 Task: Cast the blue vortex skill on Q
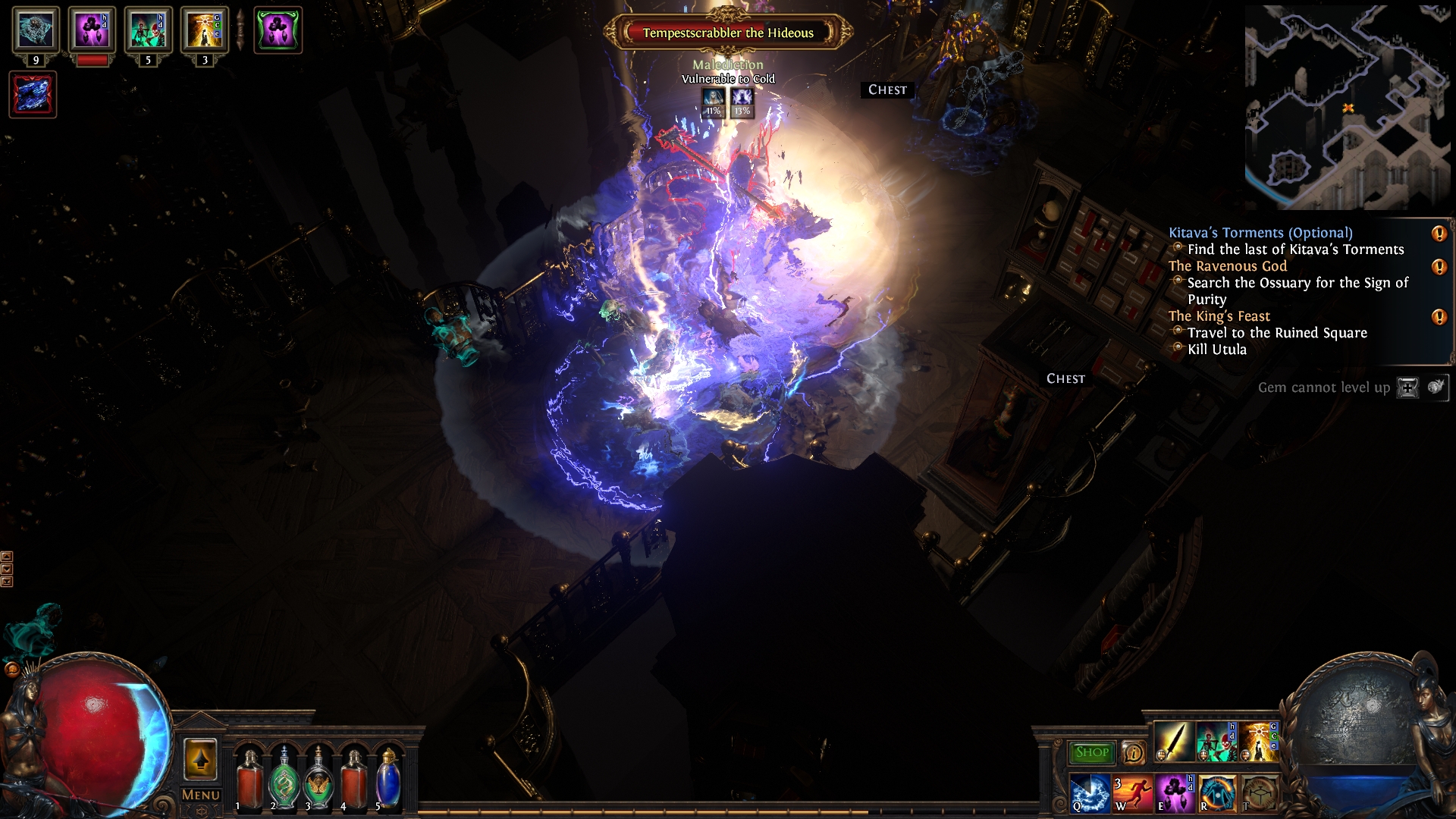pyautogui.click(x=1089, y=793)
